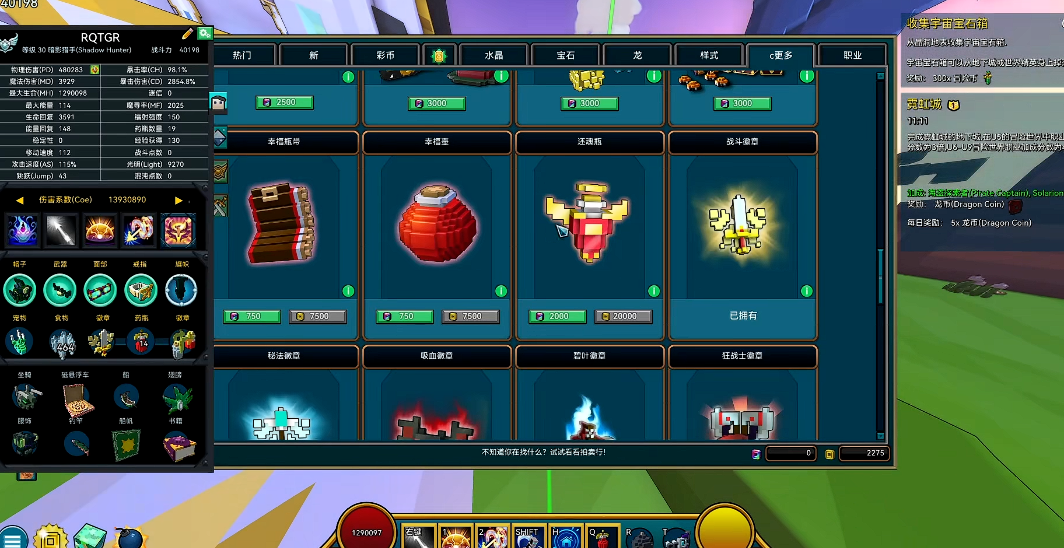Choose the 龙 shop tab
This screenshot has height=548, width=1064.
[637, 55]
